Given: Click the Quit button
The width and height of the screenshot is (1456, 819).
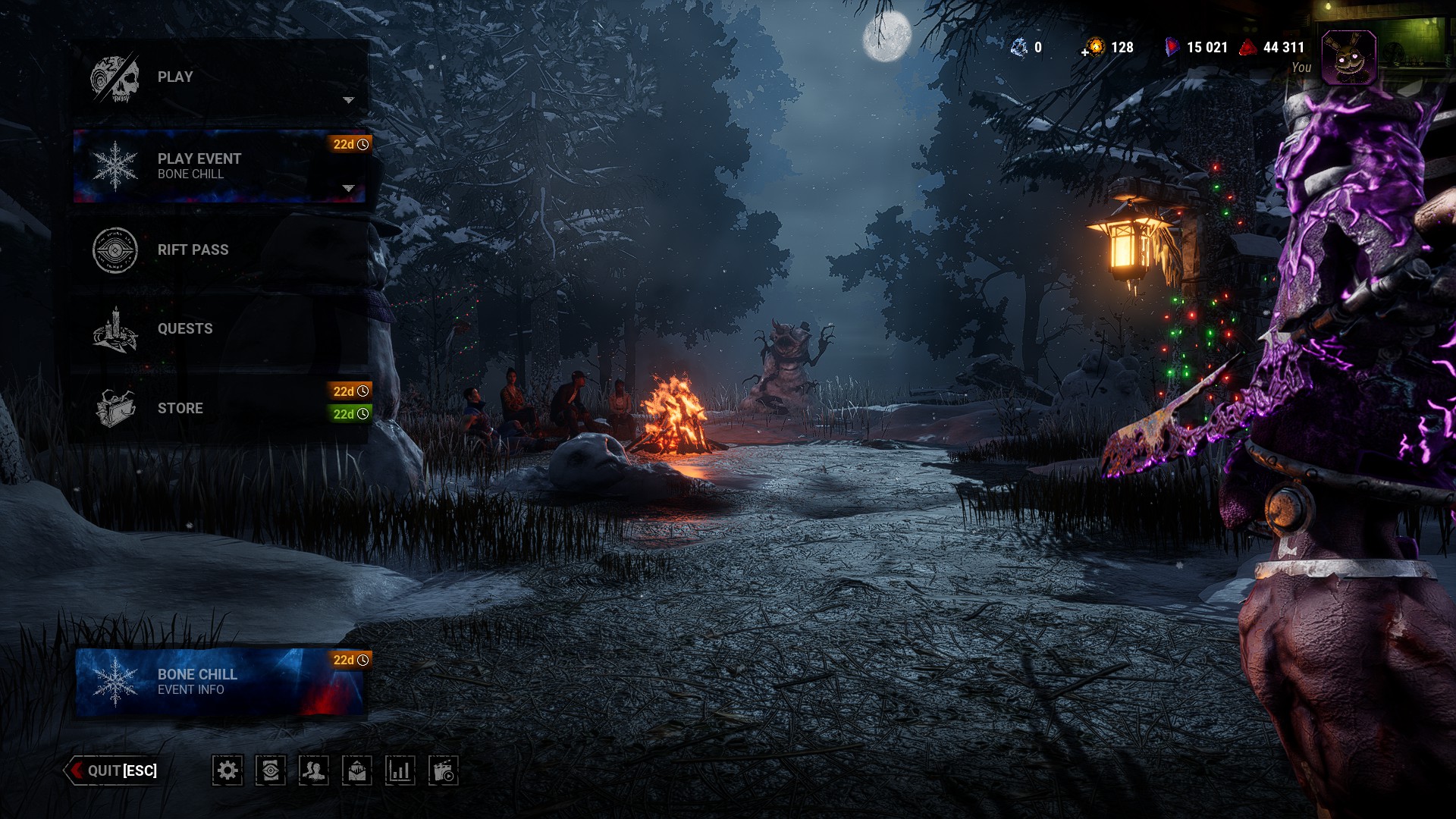Looking at the screenshot, I should 114,770.
